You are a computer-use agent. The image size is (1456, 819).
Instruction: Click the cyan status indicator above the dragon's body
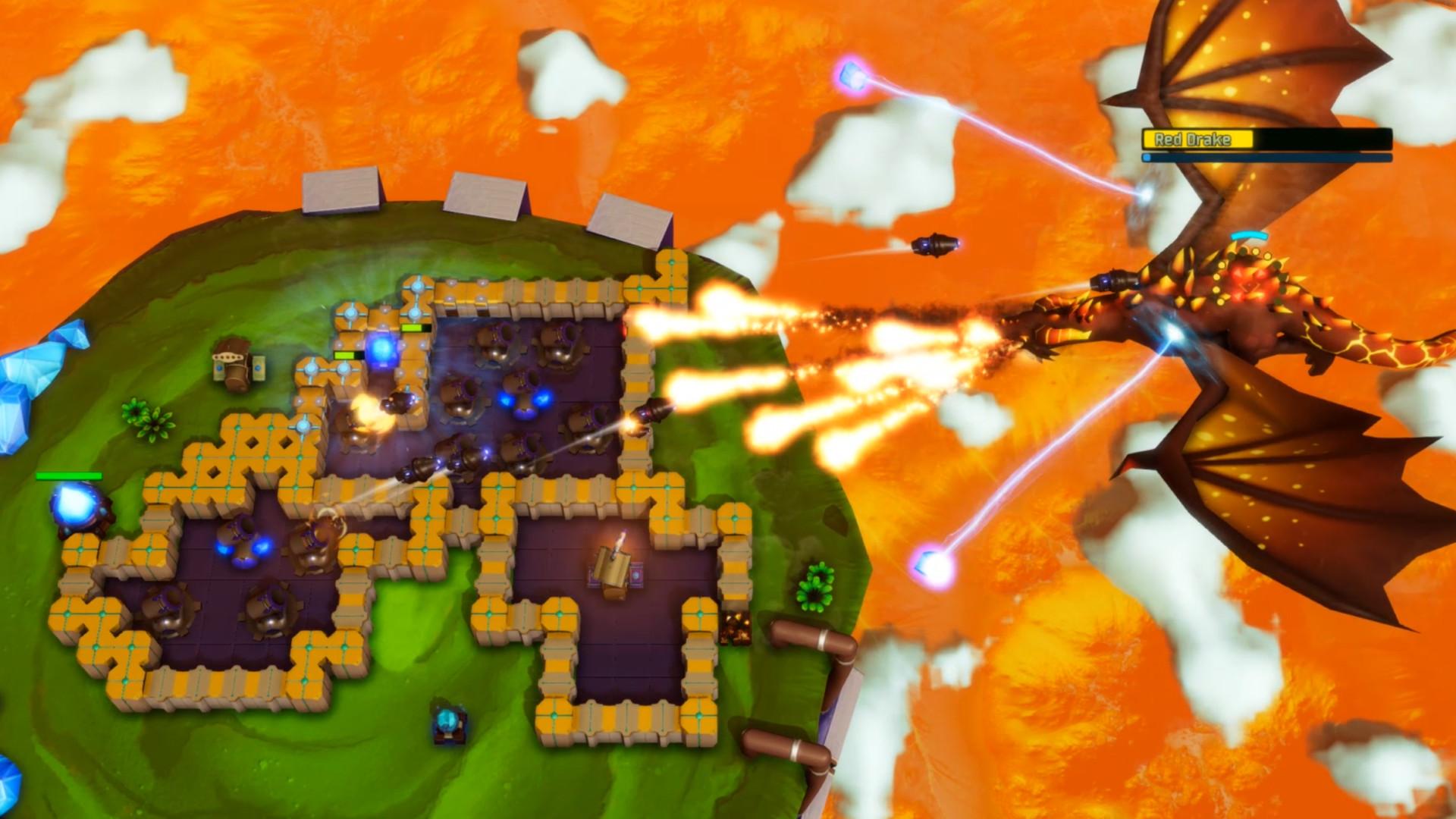point(1249,235)
